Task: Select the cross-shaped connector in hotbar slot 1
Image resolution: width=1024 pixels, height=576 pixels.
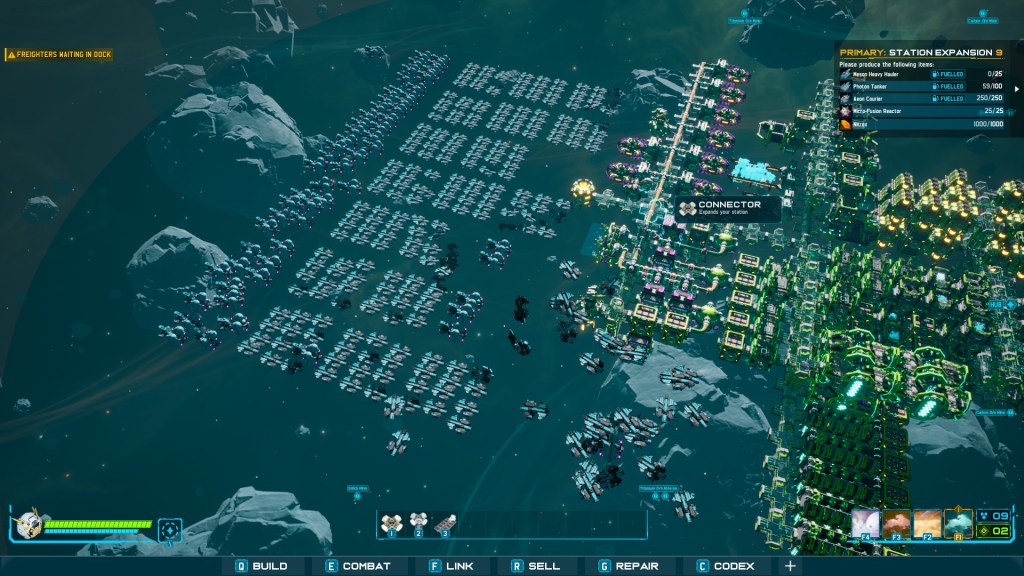Action: 392,522
